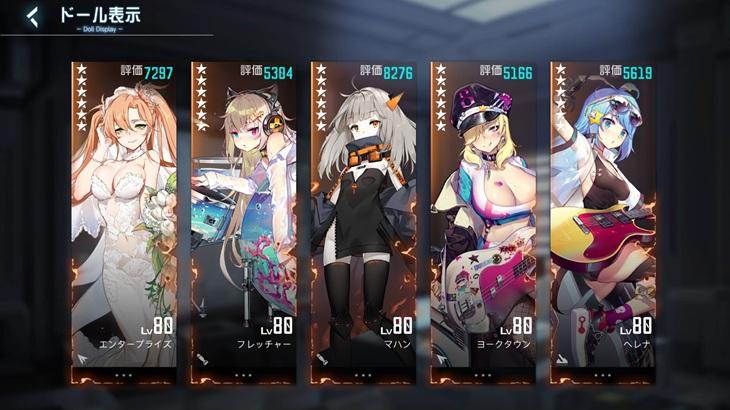Choose the フレッチャー doll card
The image size is (730, 410).
243,220
